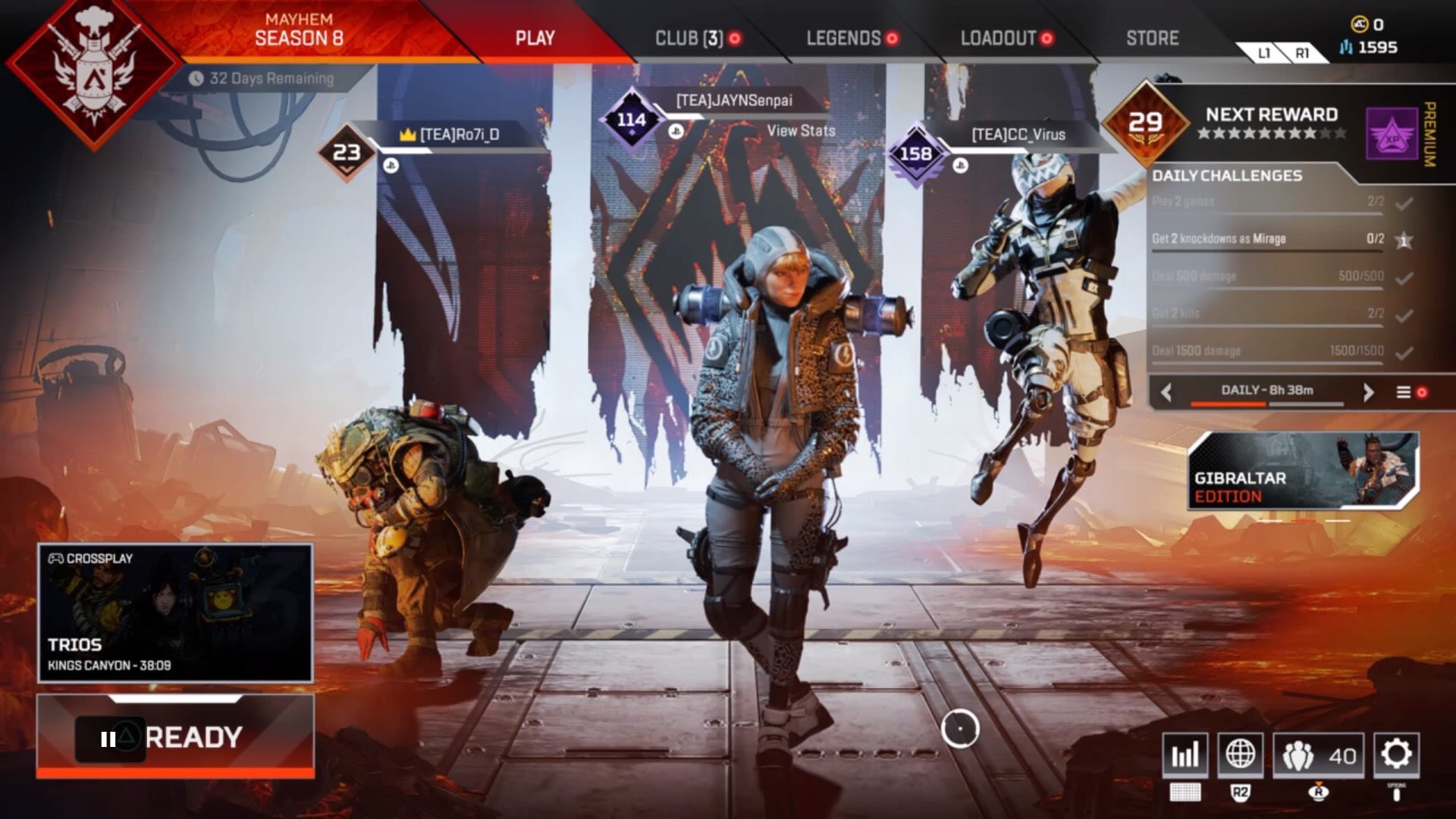Screen dimensions: 1456x819
Task: Click the Ready button
Action: click(x=176, y=736)
